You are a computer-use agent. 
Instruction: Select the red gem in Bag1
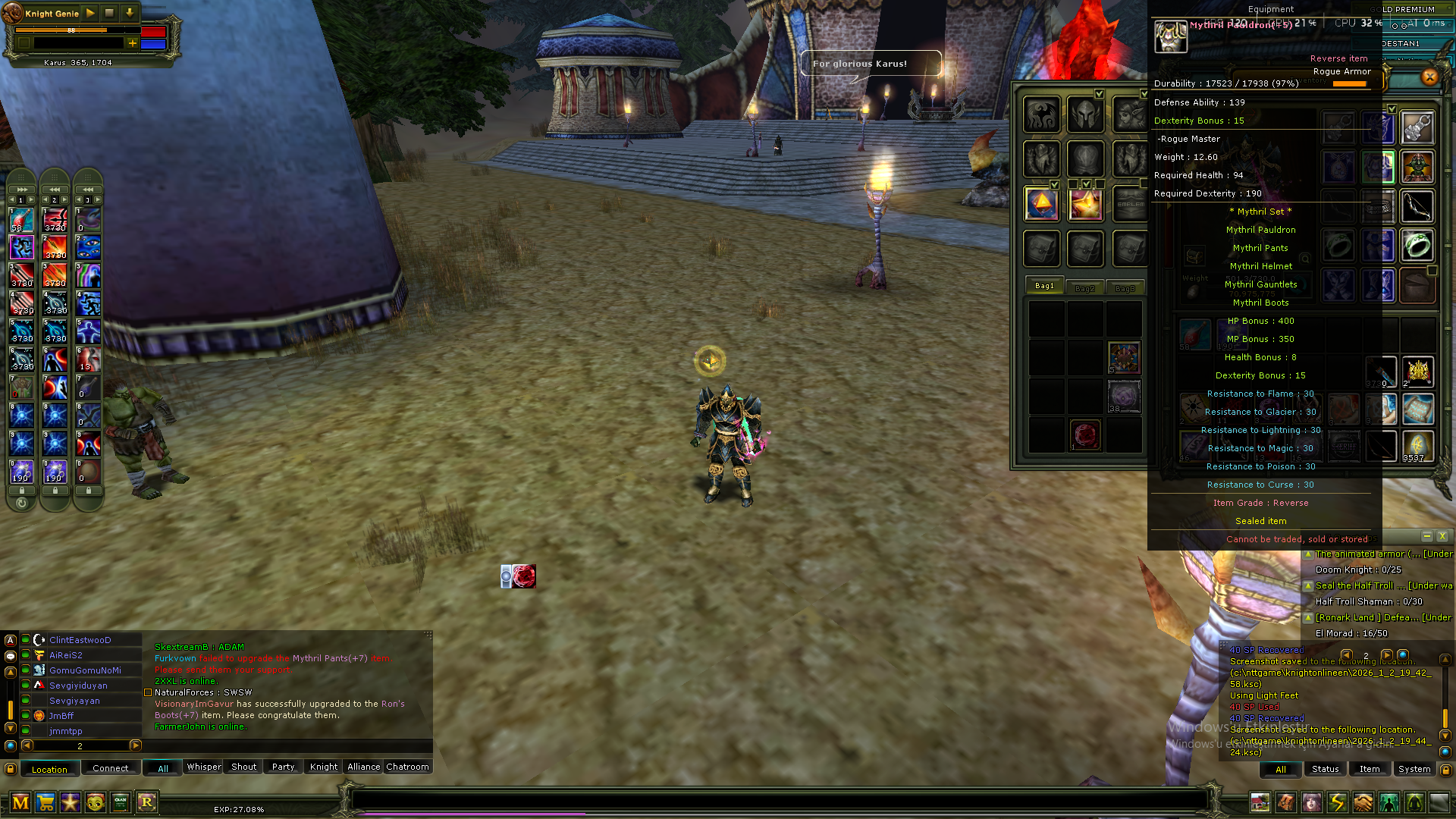[x=1085, y=435]
